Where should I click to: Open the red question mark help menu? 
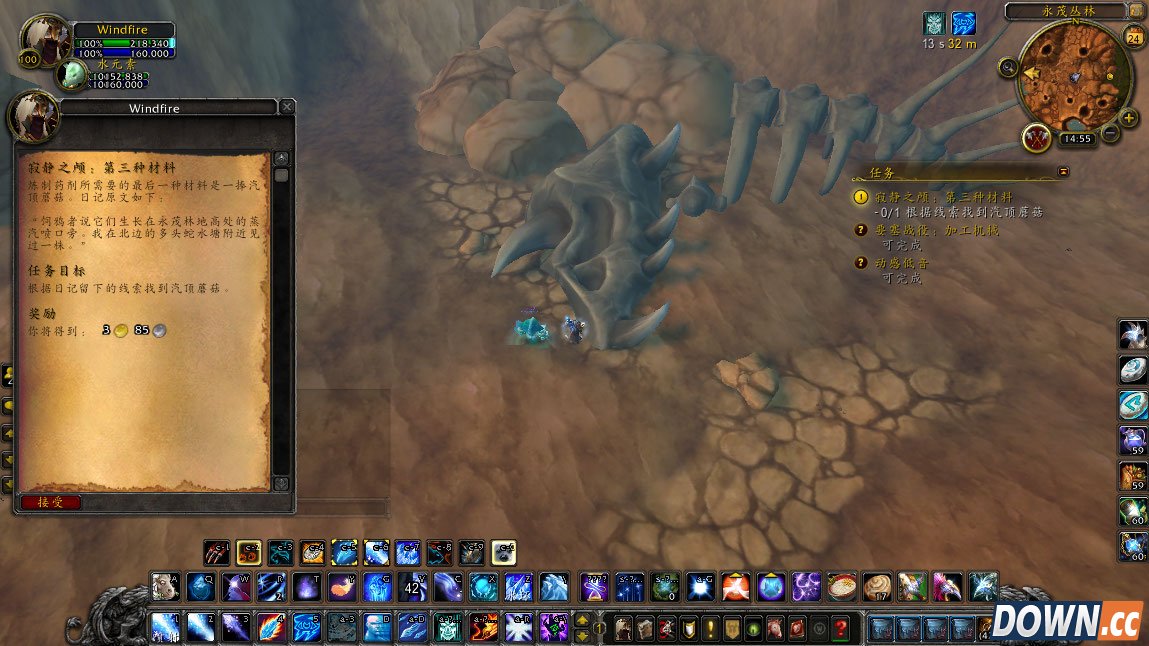pos(841,628)
